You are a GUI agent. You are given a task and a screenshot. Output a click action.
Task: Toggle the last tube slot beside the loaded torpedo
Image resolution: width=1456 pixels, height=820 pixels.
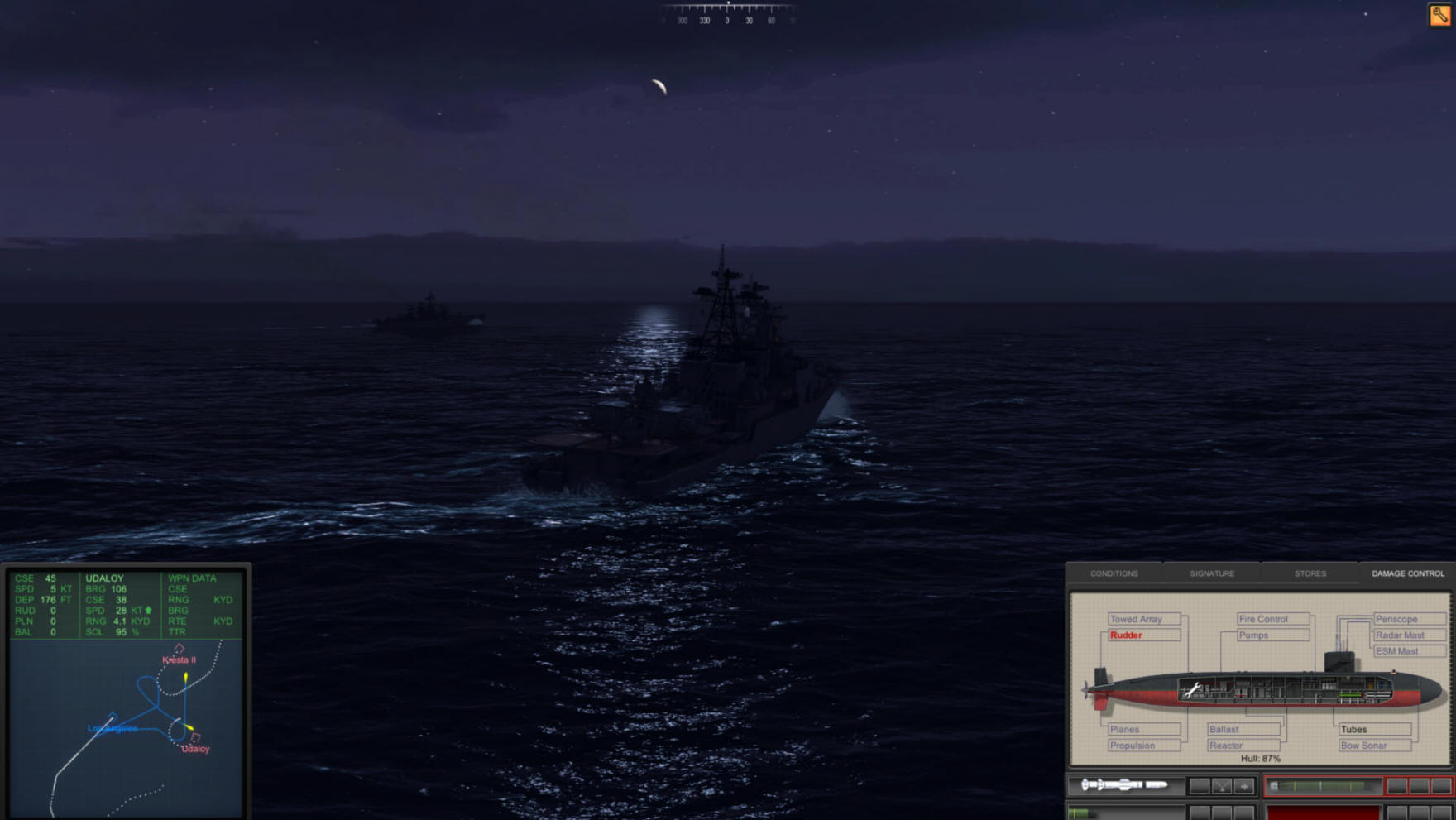[1441, 785]
